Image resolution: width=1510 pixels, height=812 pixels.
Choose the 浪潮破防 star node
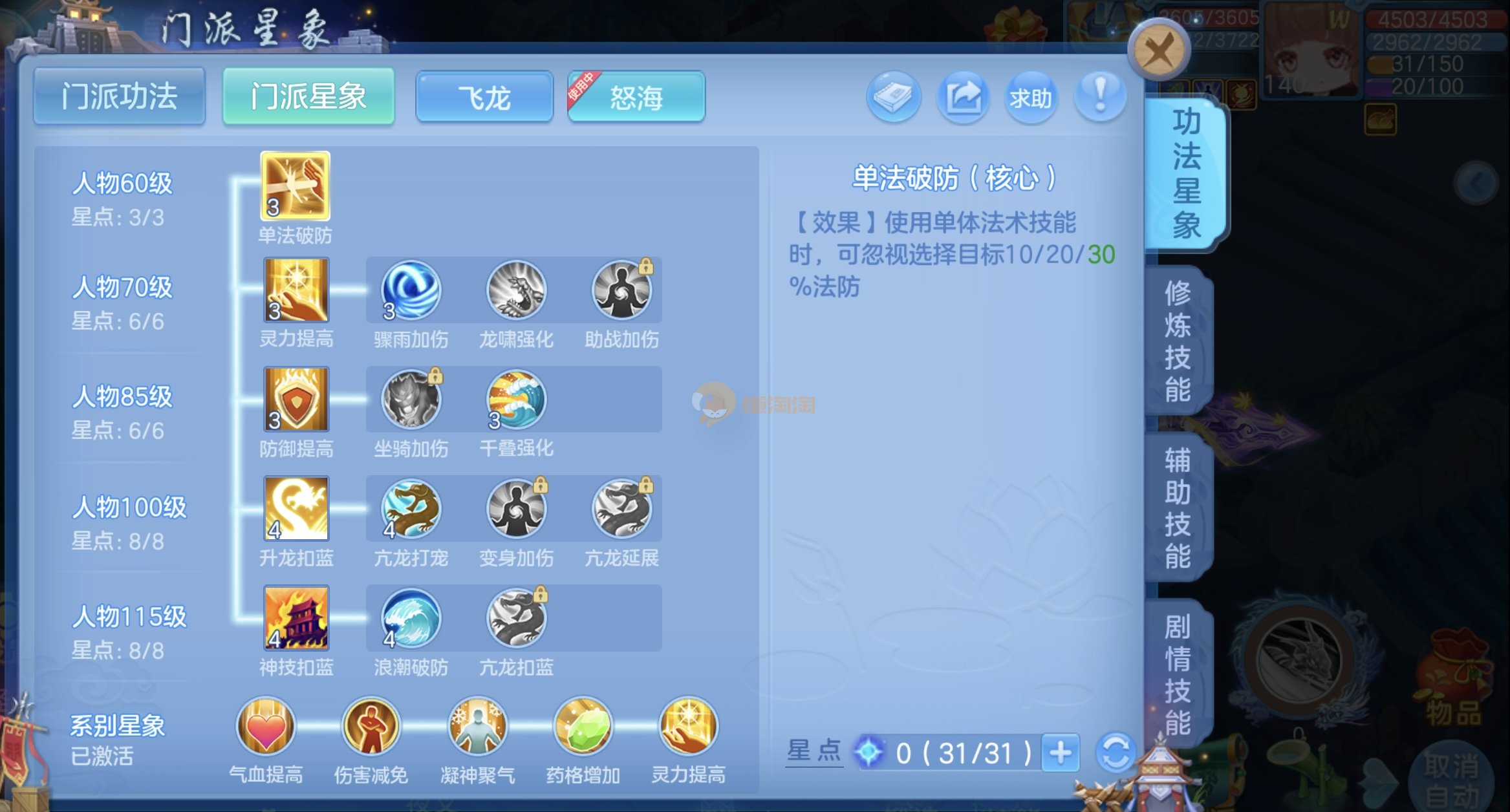(411, 618)
